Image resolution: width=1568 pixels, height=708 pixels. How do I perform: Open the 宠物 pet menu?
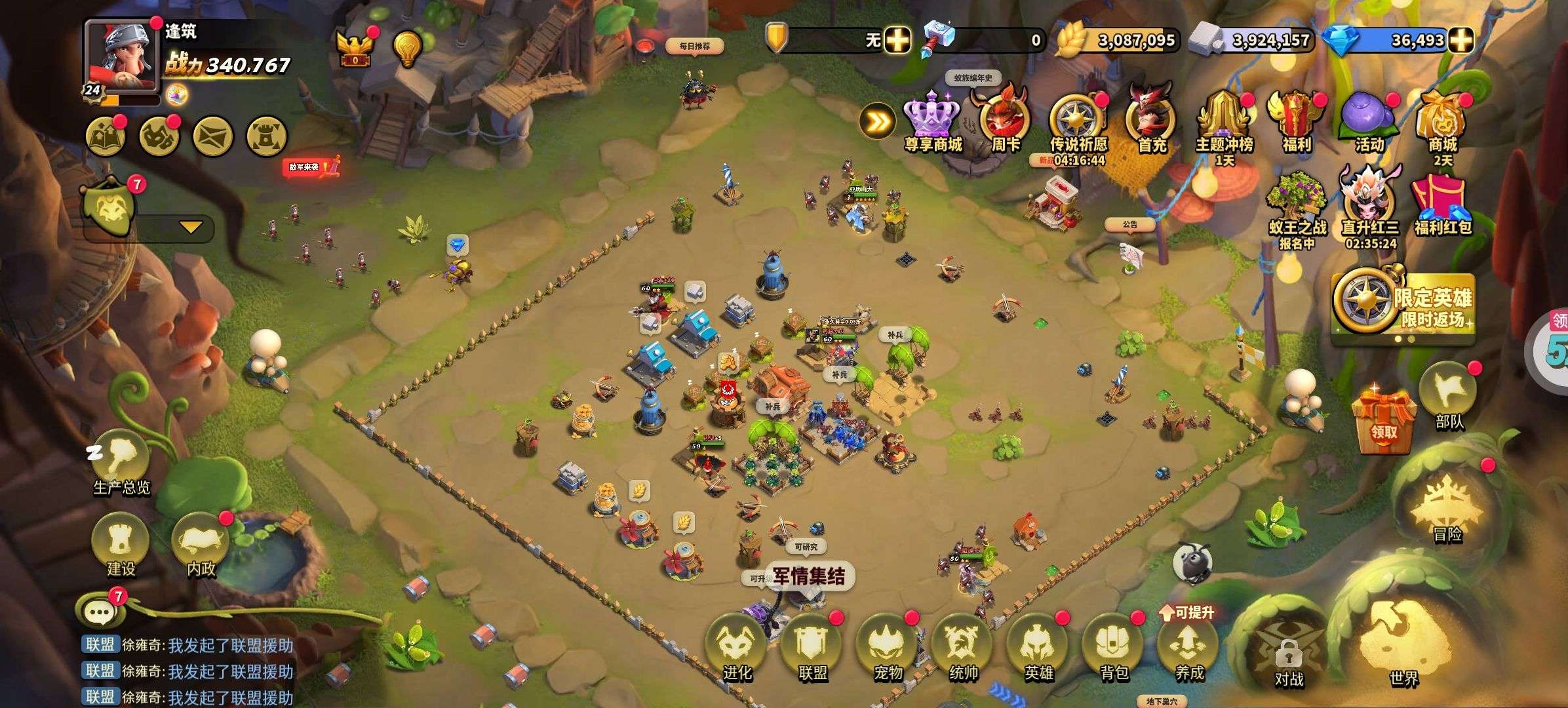click(887, 646)
